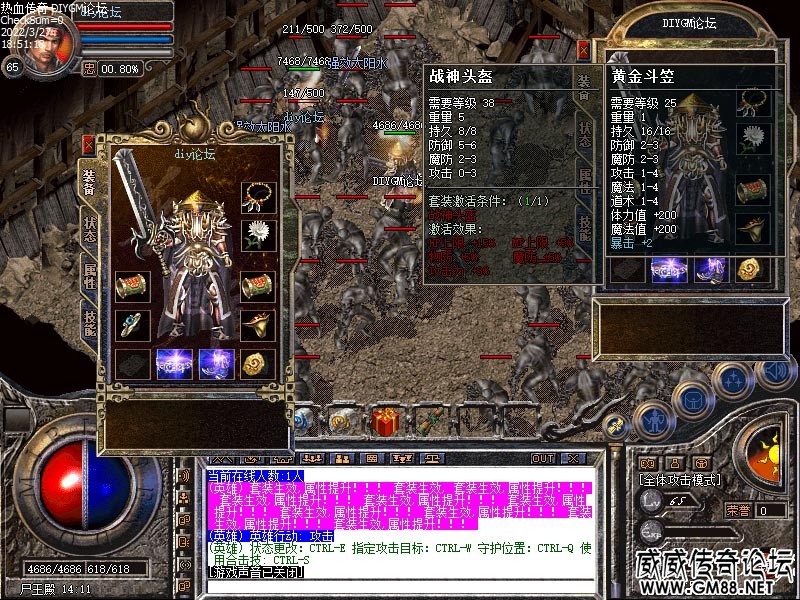Select the blue gem ring slot in left panel
Screen dimensions: 800x600
pos(131,324)
